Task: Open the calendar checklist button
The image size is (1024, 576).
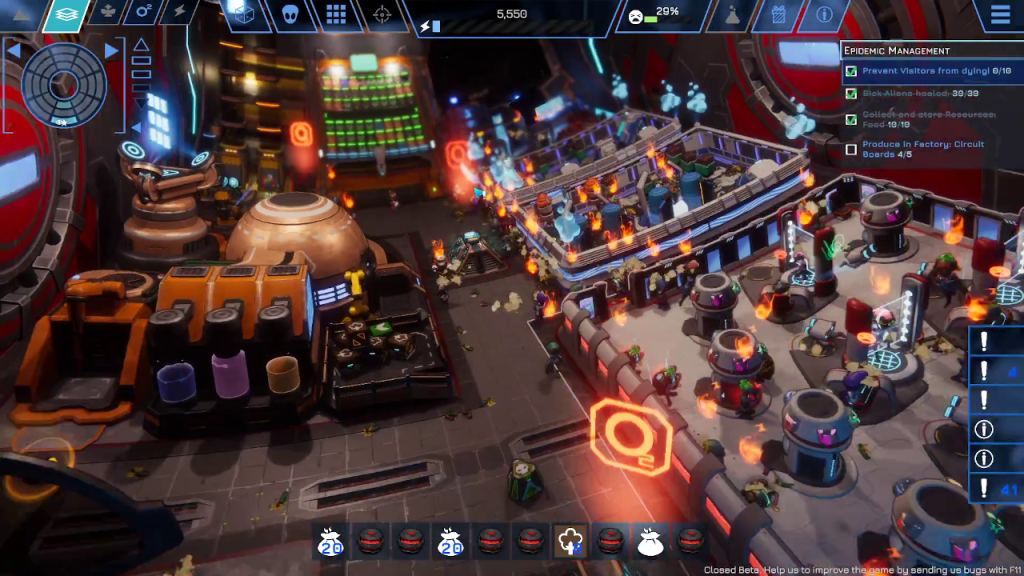Action: click(x=779, y=15)
